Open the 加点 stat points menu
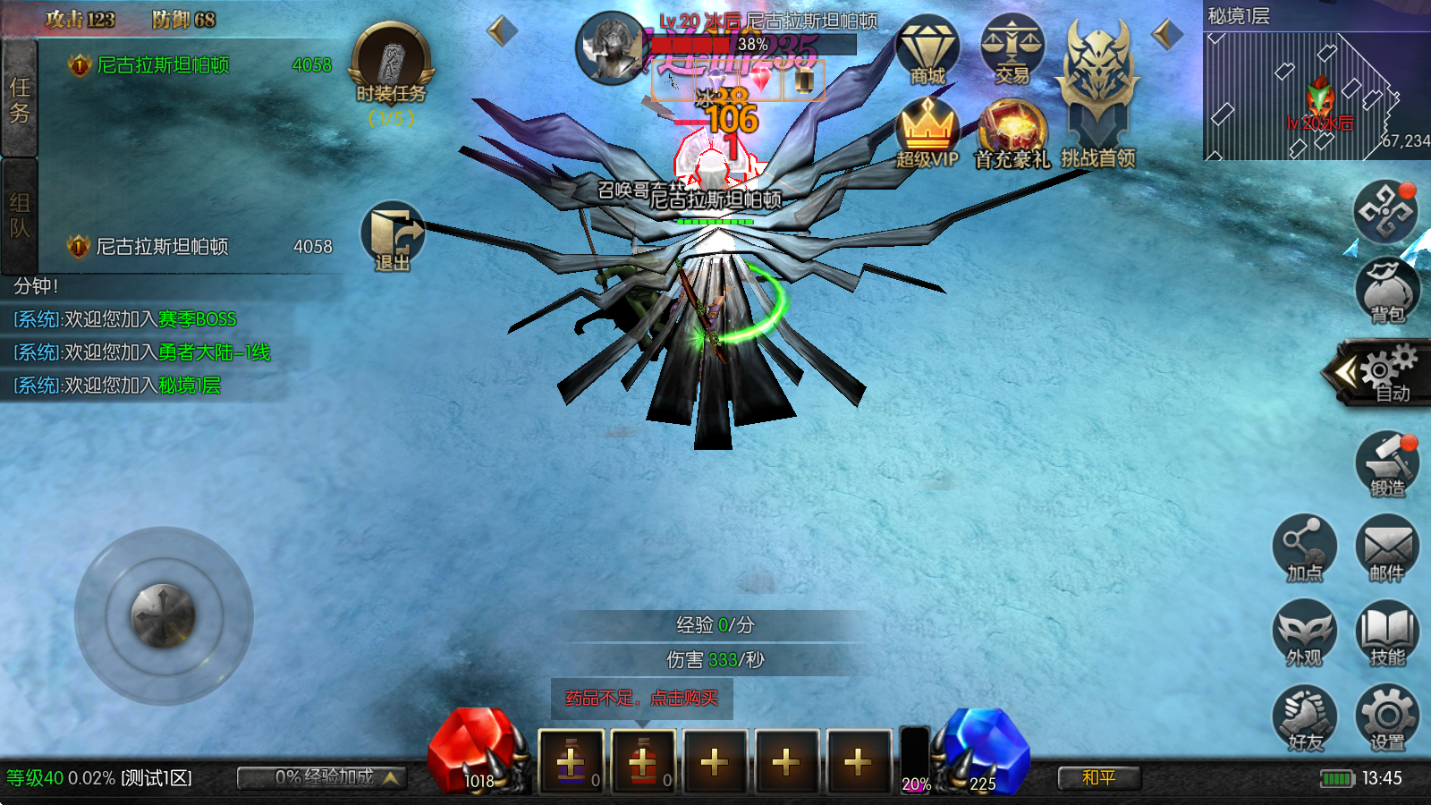1431x805 pixels. 1304,548
